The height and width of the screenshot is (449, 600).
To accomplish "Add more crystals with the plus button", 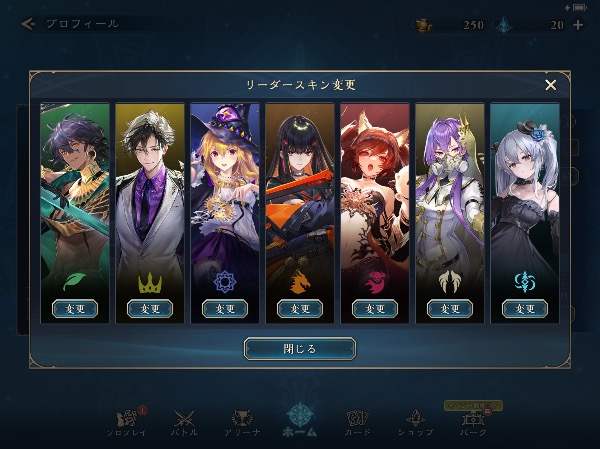I will [x=578, y=24].
